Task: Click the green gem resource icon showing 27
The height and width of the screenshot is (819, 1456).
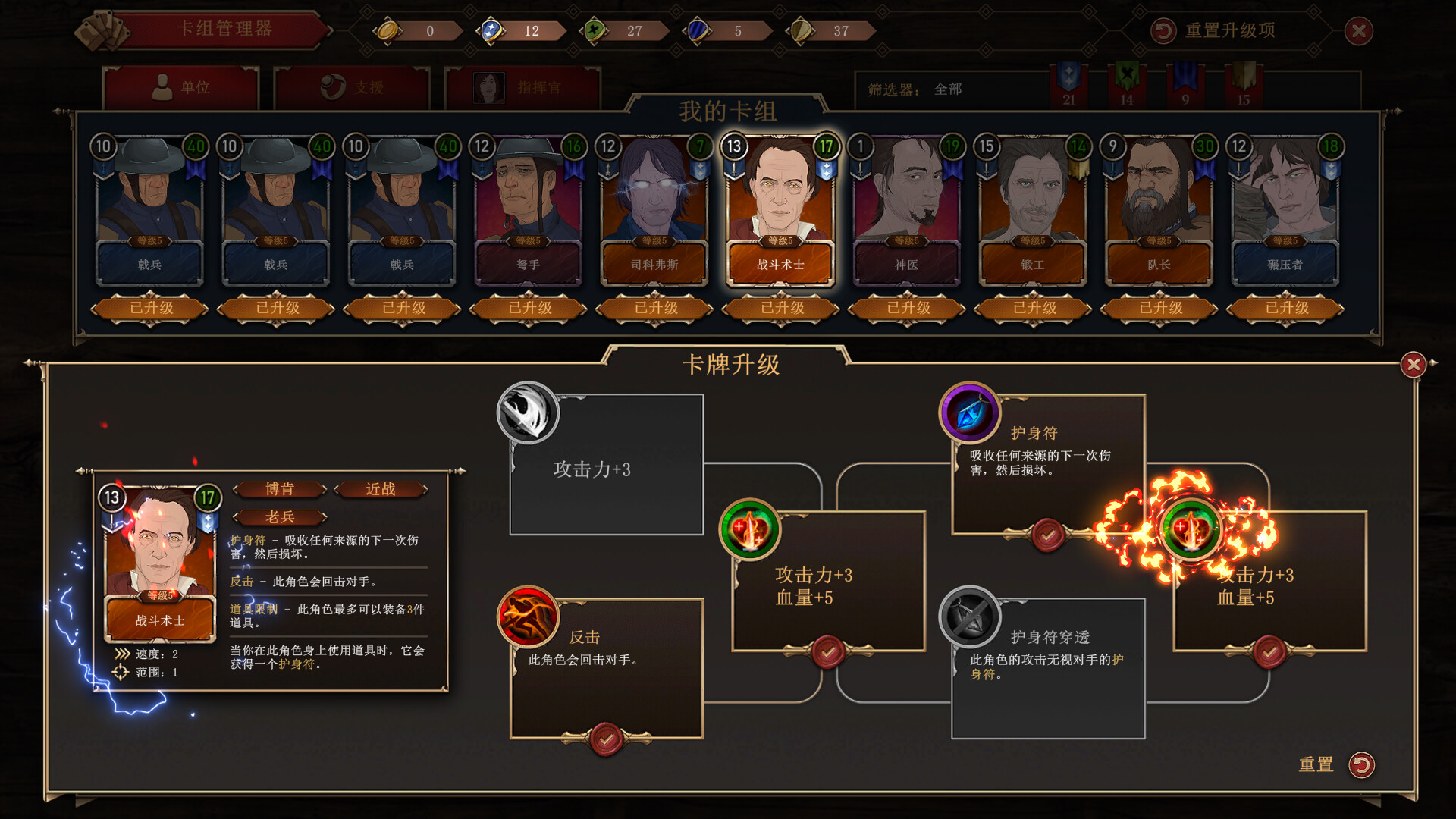Action: [596, 30]
